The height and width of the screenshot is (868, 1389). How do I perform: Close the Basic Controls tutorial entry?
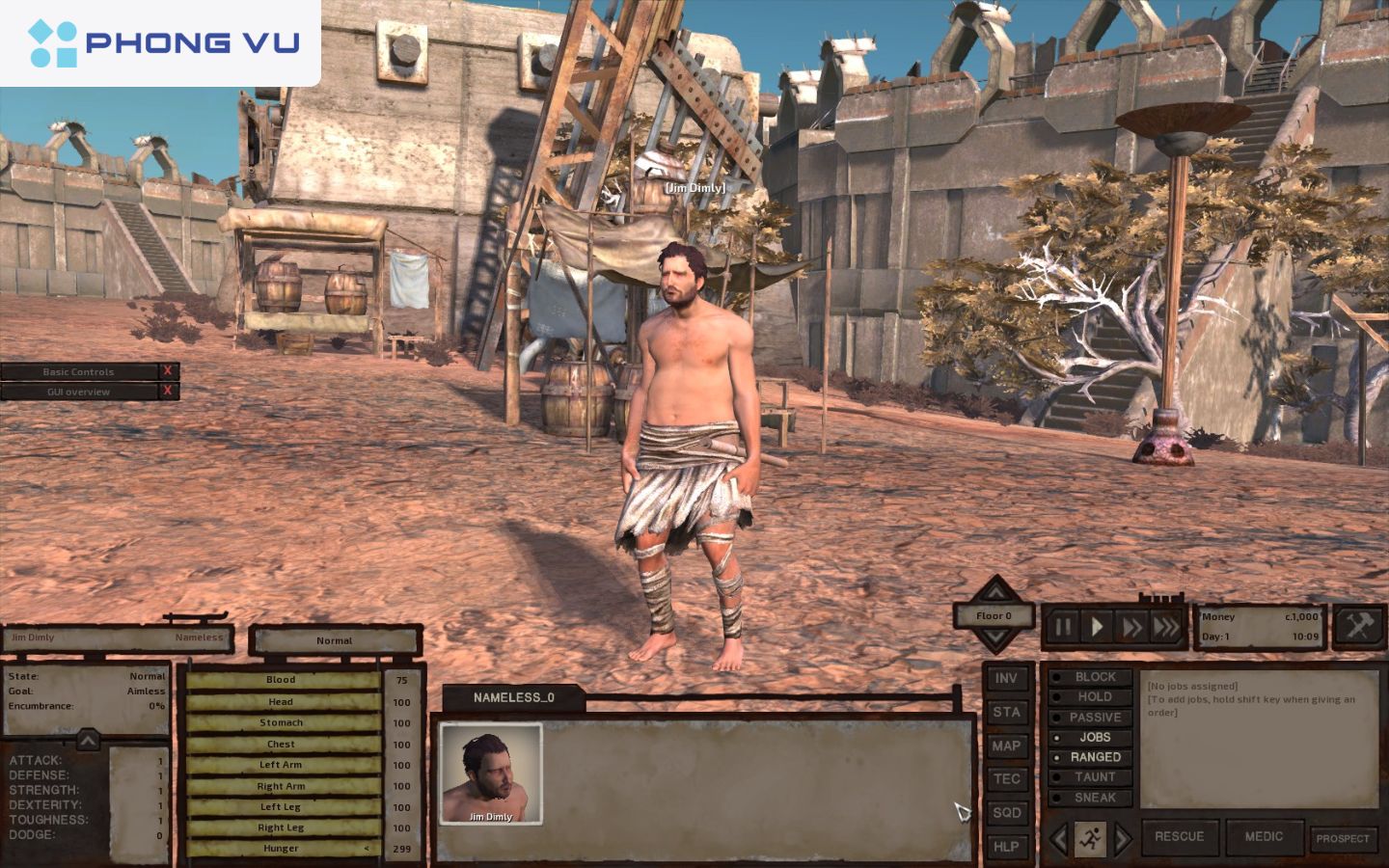point(168,371)
